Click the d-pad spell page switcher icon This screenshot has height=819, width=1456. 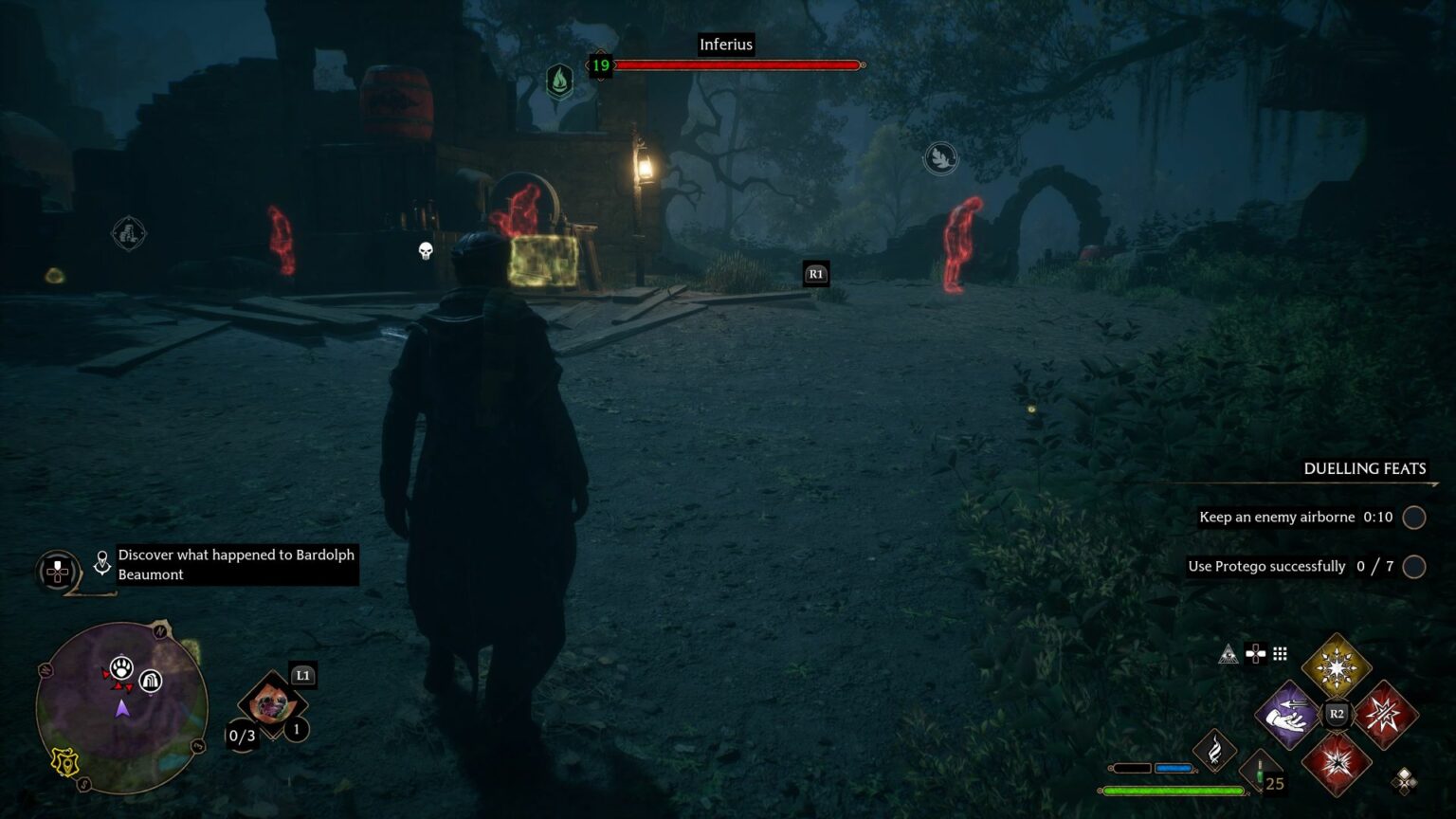click(x=1256, y=653)
